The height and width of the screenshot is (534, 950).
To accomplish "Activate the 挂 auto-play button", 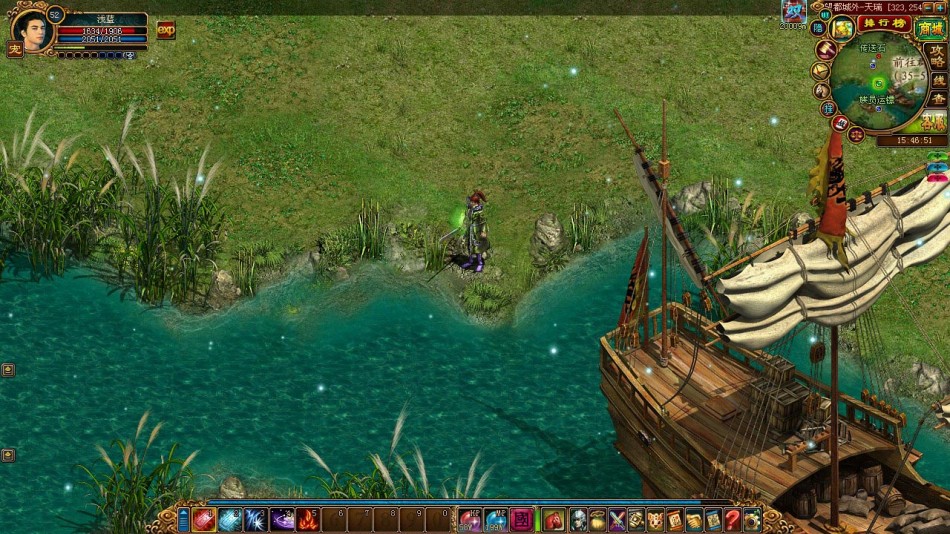I will [828, 108].
